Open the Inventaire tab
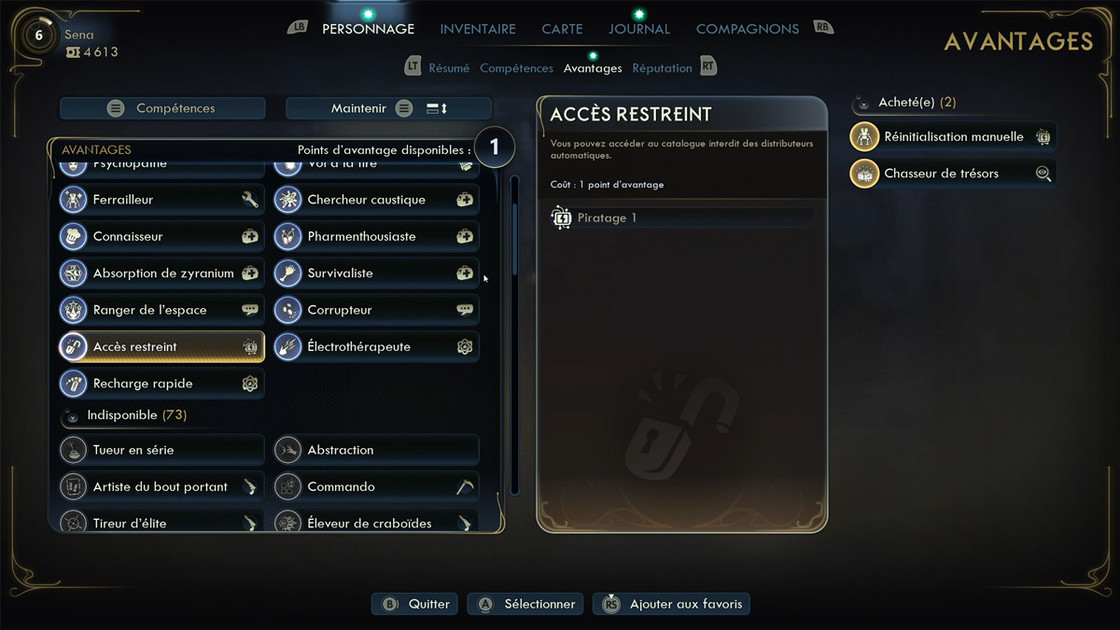The width and height of the screenshot is (1120, 630). 478,29
